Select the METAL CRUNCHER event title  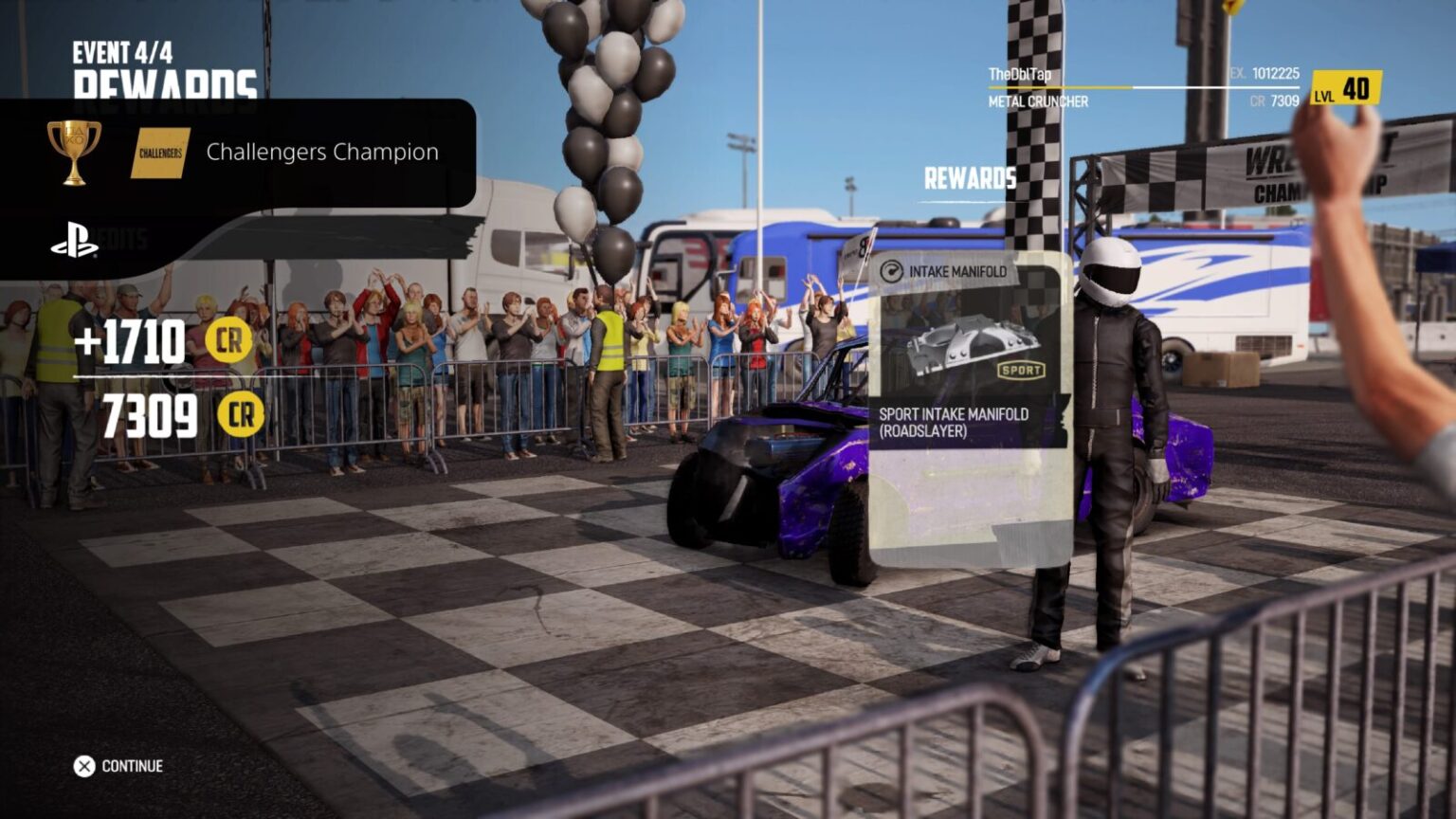pos(1039,100)
